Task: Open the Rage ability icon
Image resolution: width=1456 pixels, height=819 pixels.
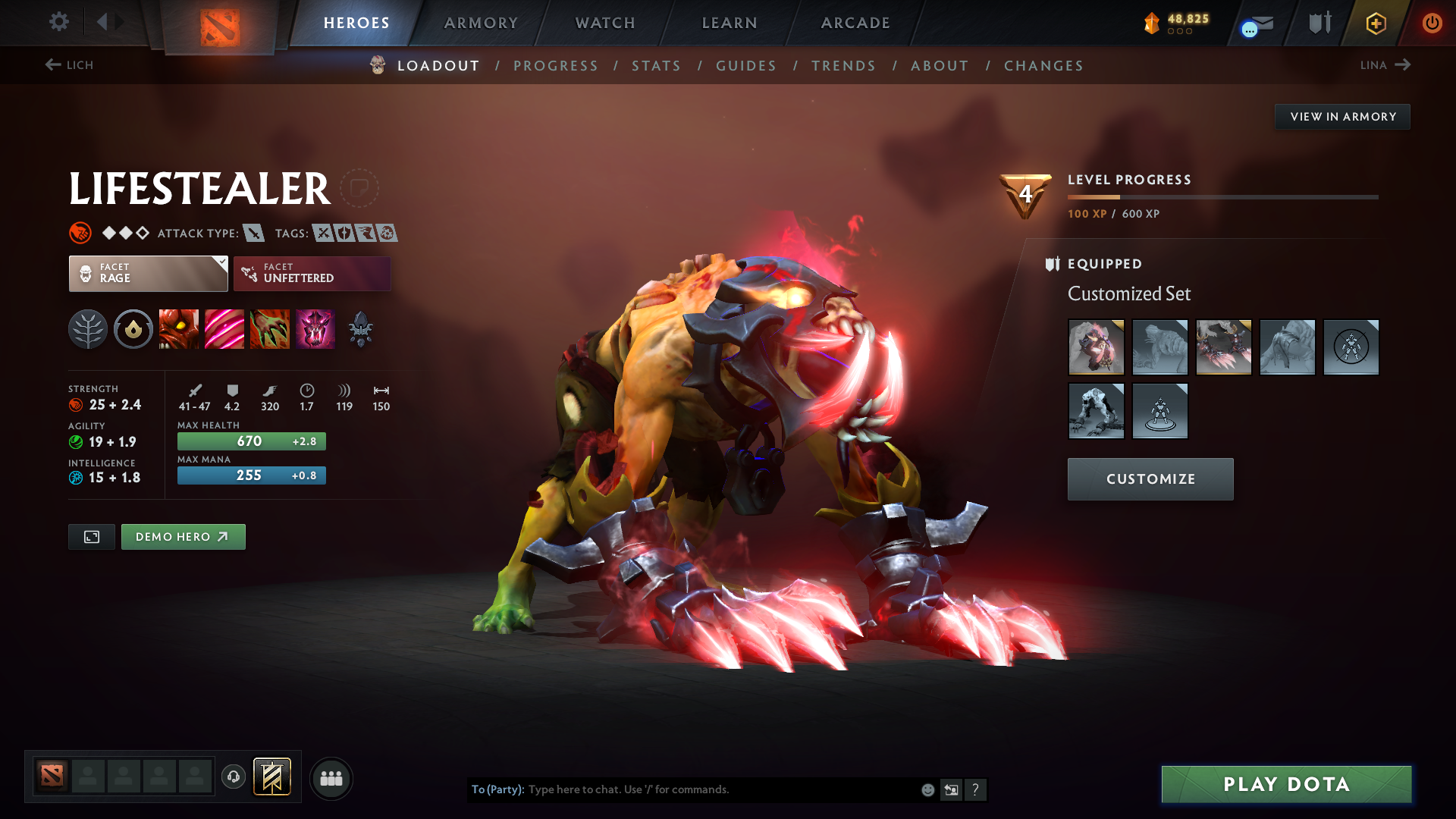Action: pyautogui.click(x=179, y=329)
